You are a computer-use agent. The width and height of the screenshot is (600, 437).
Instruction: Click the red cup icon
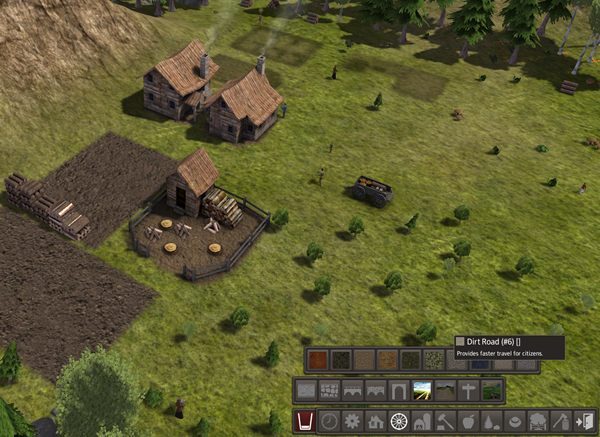[305, 422]
